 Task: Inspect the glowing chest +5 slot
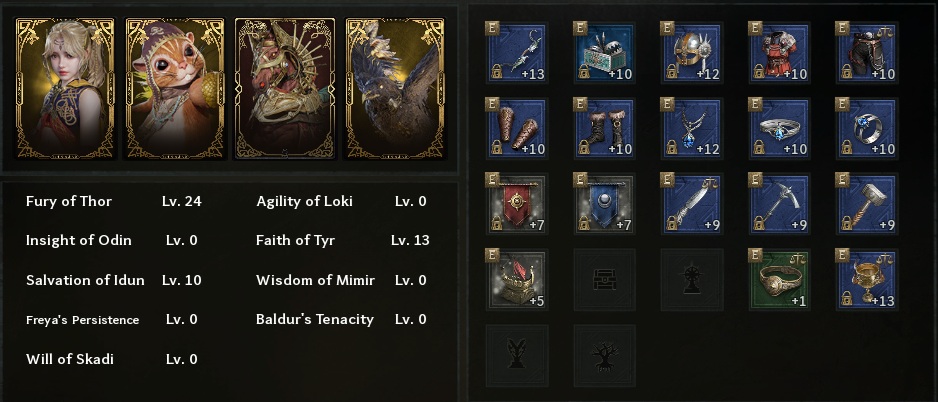[x=515, y=279]
